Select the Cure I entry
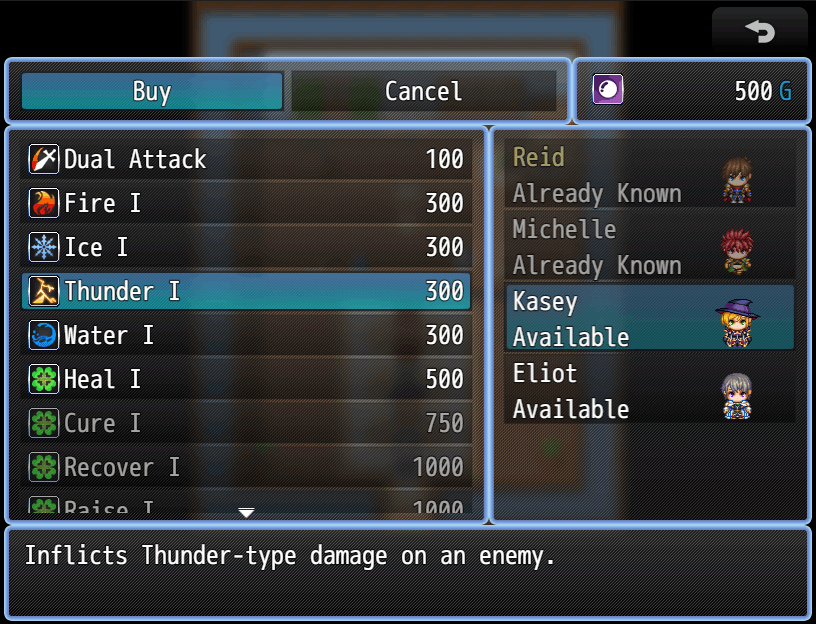The width and height of the screenshot is (816, 624). (246, 423)
